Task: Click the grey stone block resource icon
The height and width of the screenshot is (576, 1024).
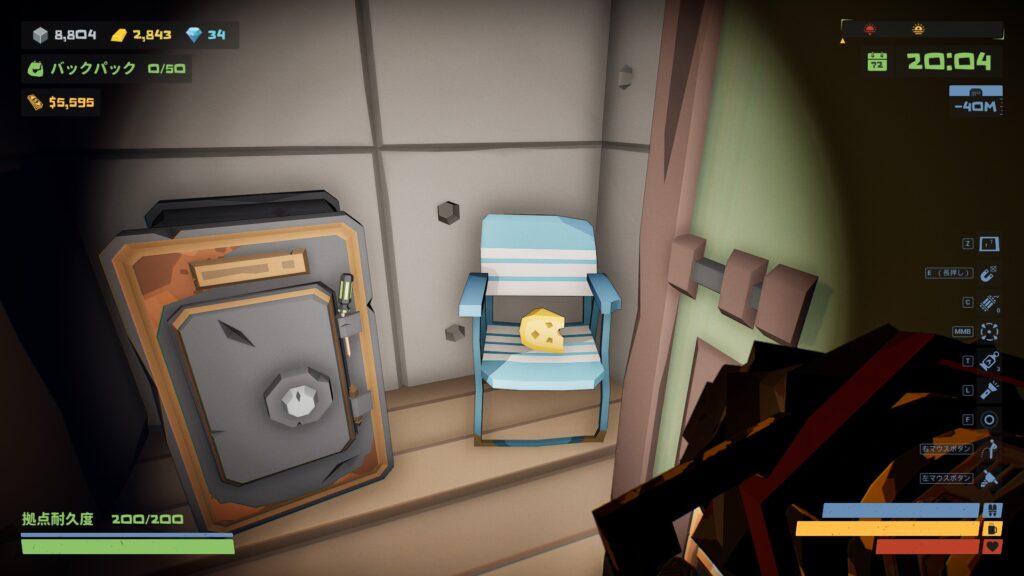Action: (x=40, y=35)
